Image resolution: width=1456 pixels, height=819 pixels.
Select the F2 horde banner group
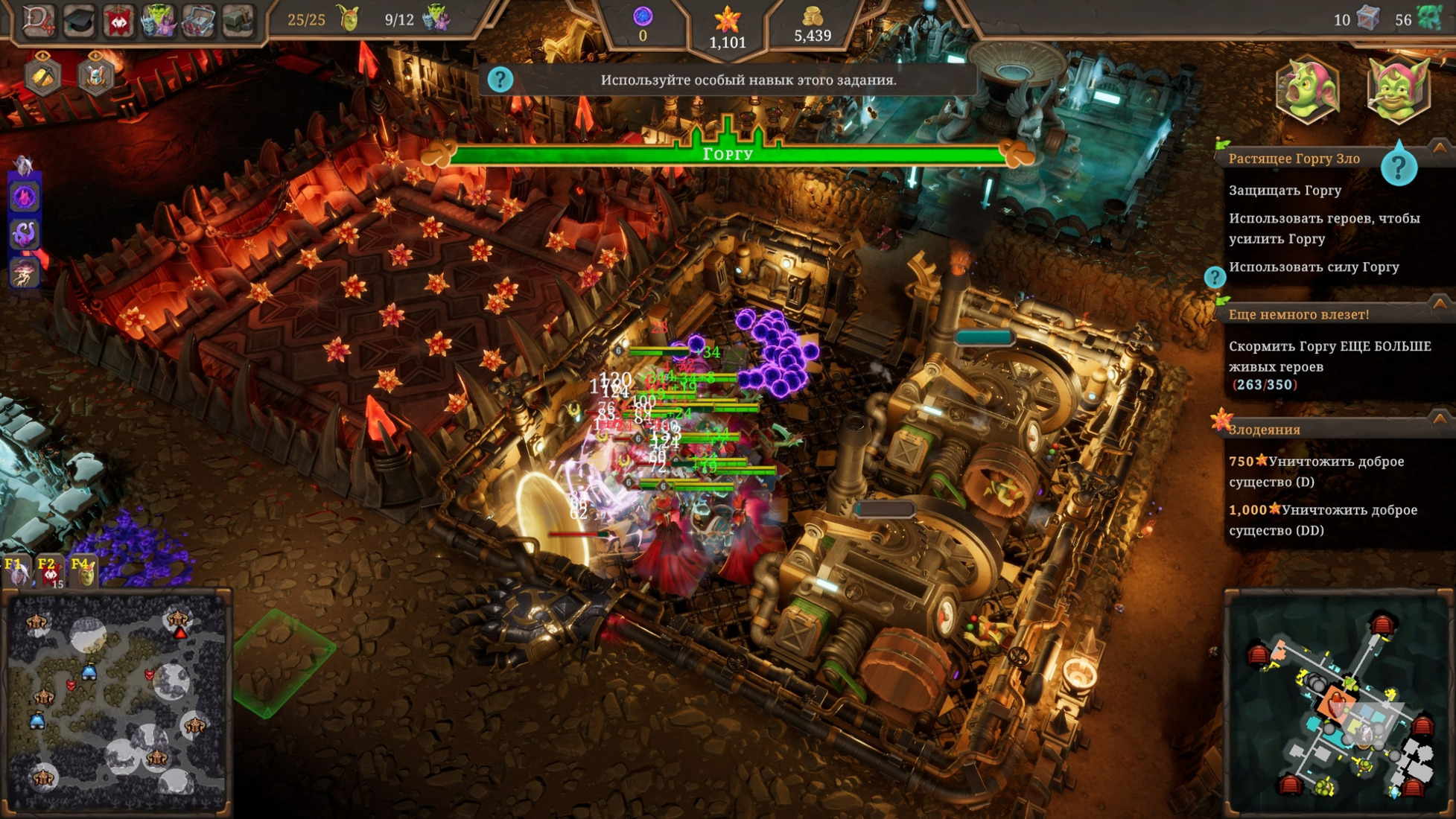(x=49, y=572)
